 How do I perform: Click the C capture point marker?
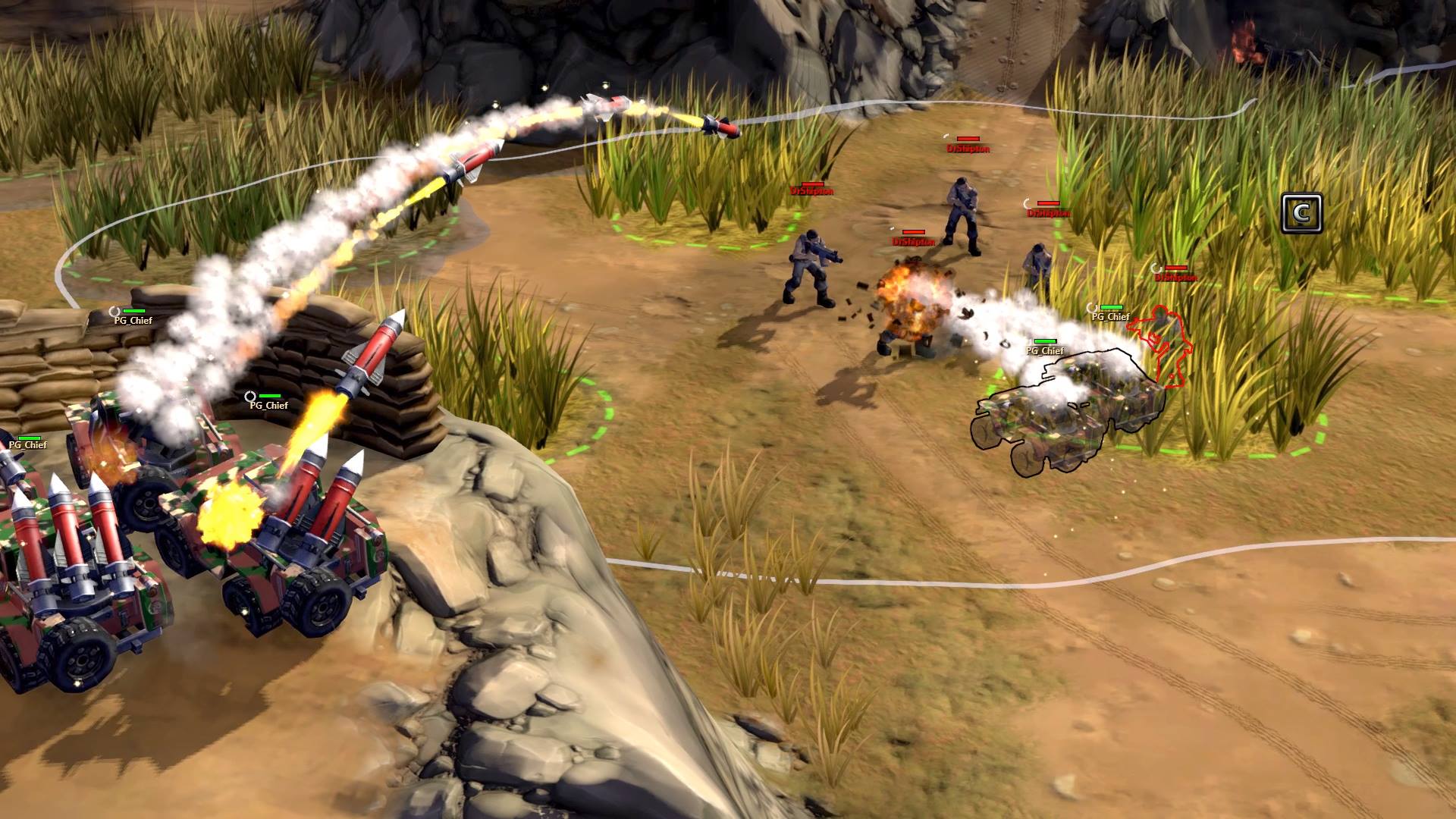tap(1301, 213)
